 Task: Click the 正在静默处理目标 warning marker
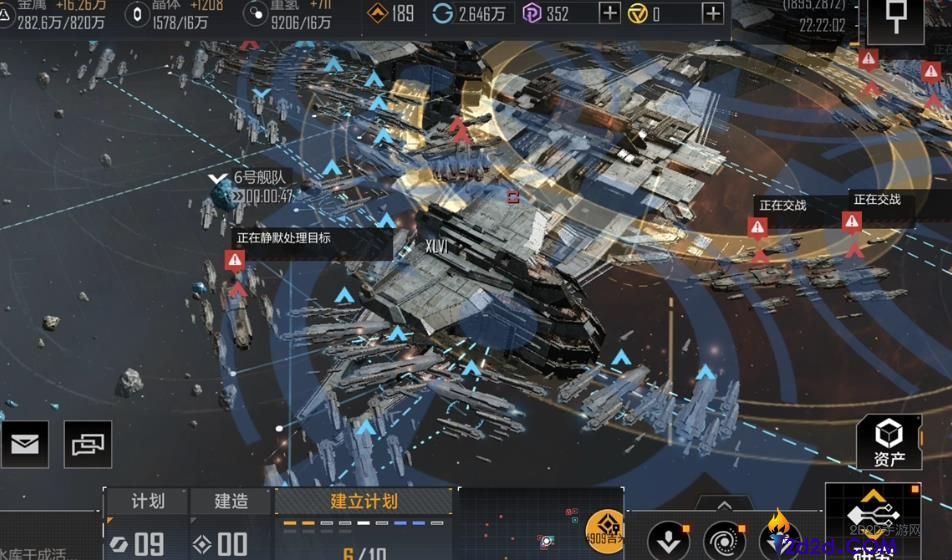[235, 261]
